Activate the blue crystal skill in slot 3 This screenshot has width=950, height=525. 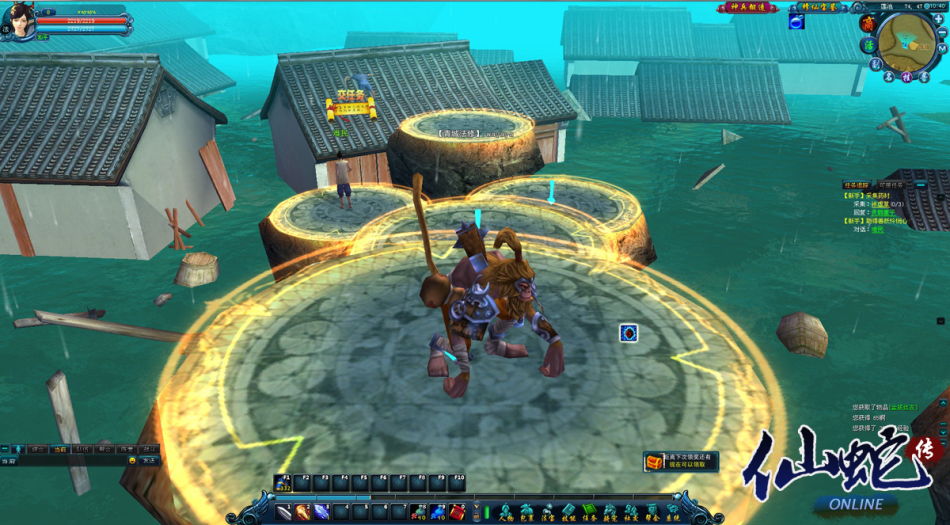pos(321,512)
